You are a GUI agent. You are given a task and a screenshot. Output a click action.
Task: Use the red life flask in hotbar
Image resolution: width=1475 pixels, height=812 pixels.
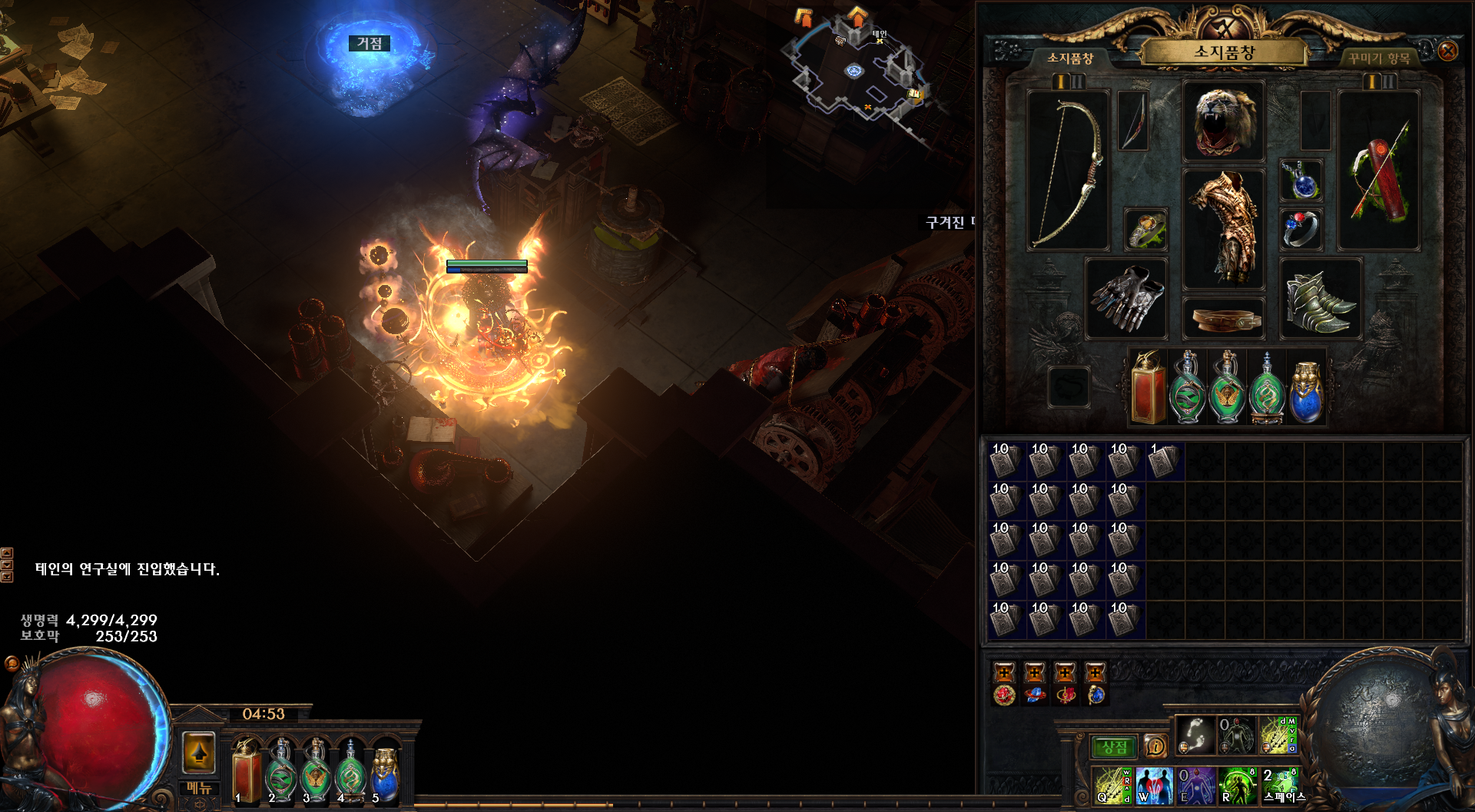click(x=247, y=772)
